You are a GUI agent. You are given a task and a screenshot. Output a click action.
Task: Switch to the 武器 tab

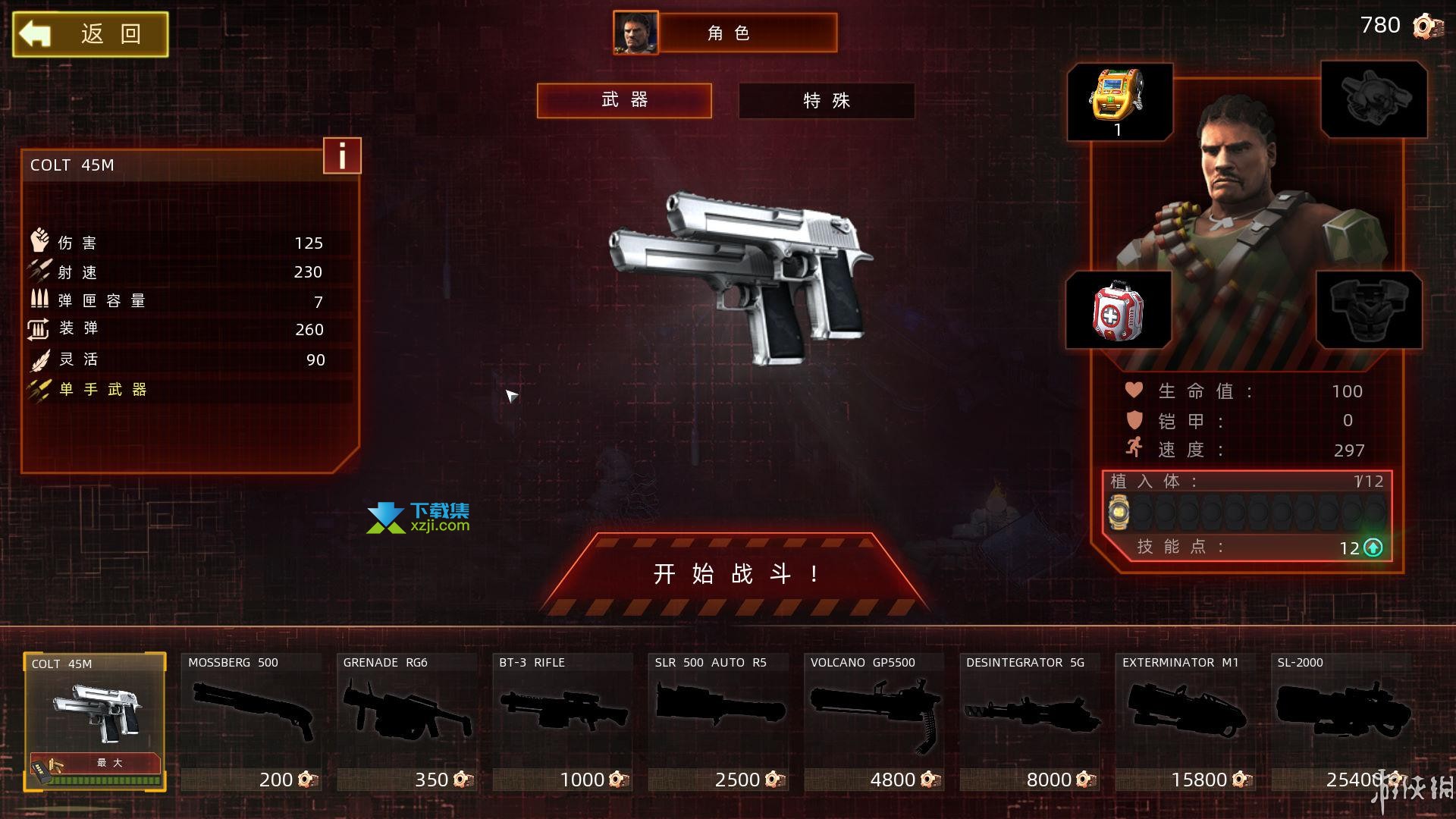coord(624,100)
